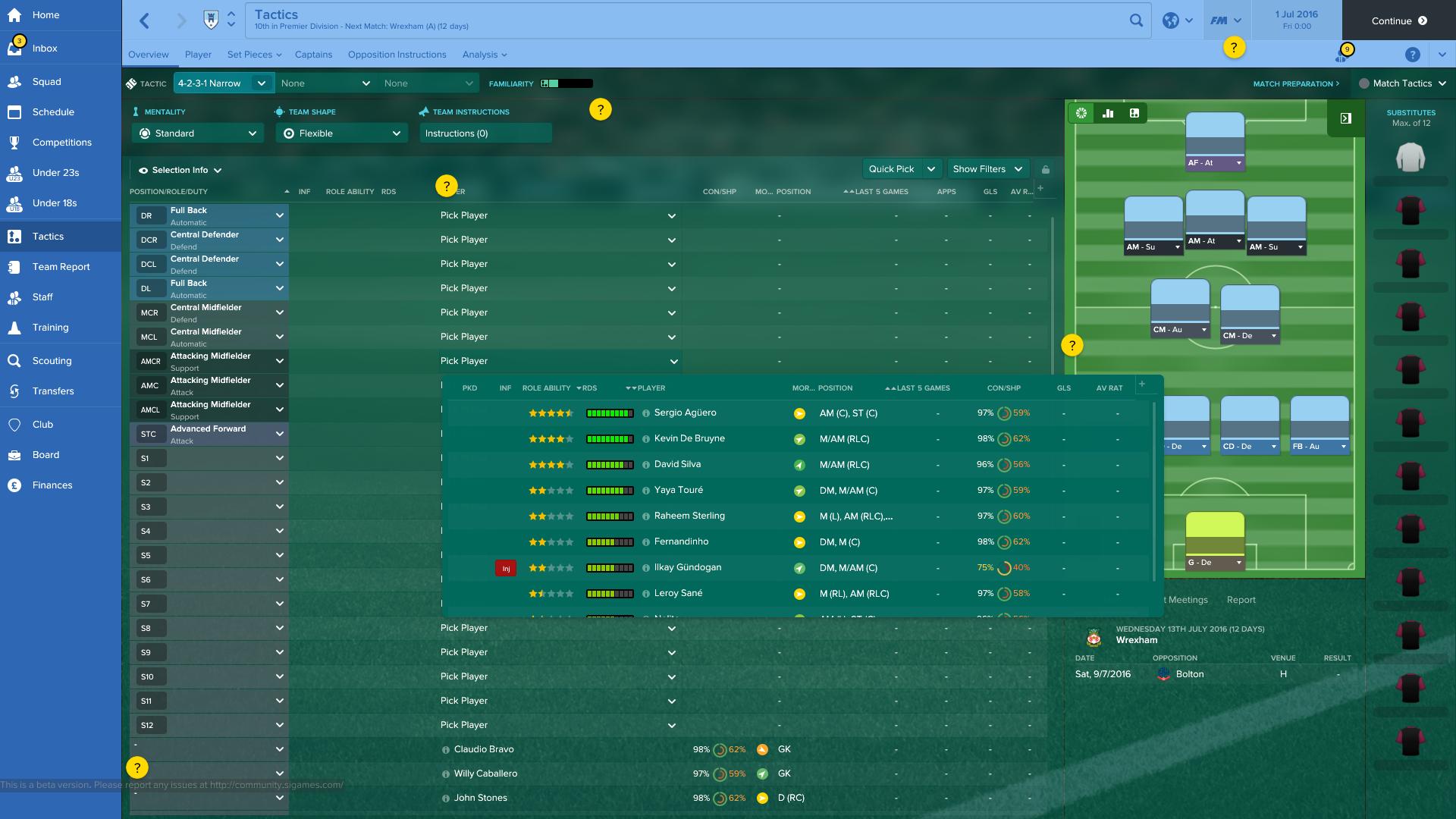Viewport: 1456px width, 819px height.
Task: Open the Mentality dropdown showing Standard
Action: tap(197, 133)
